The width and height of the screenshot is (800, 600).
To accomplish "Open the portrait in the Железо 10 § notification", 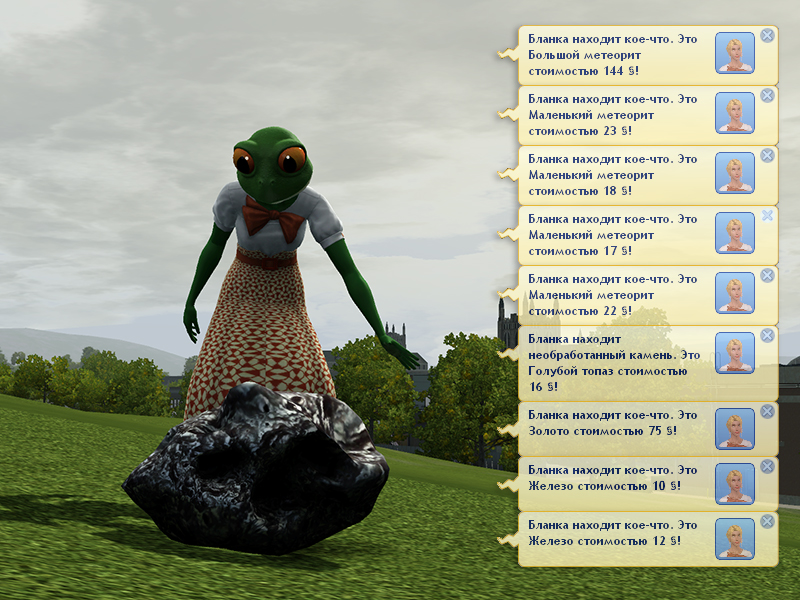I will pos(735,483).
